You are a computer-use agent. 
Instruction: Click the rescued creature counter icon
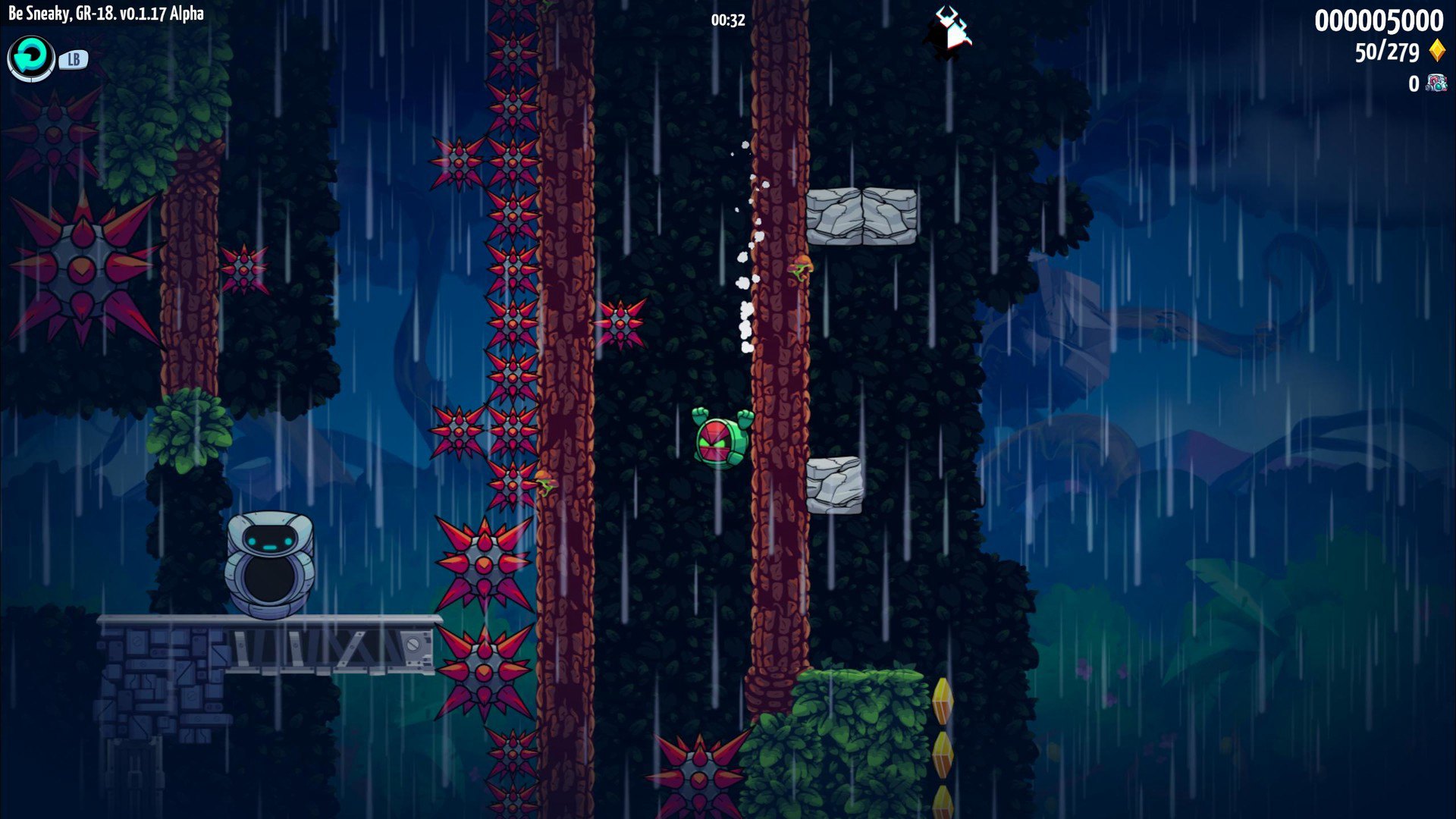coord(1436,83)
